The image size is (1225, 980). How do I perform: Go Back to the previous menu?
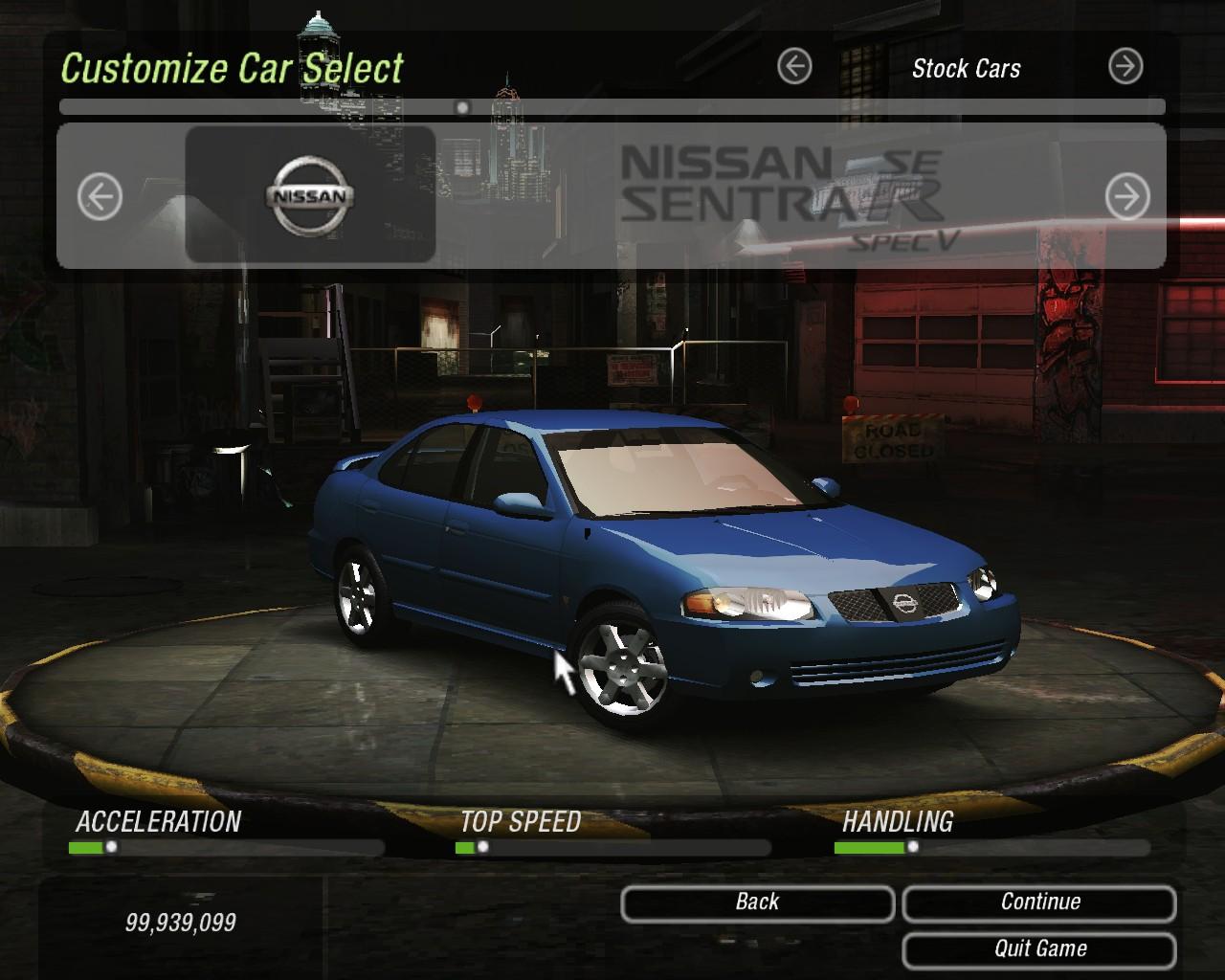point(757,902)
